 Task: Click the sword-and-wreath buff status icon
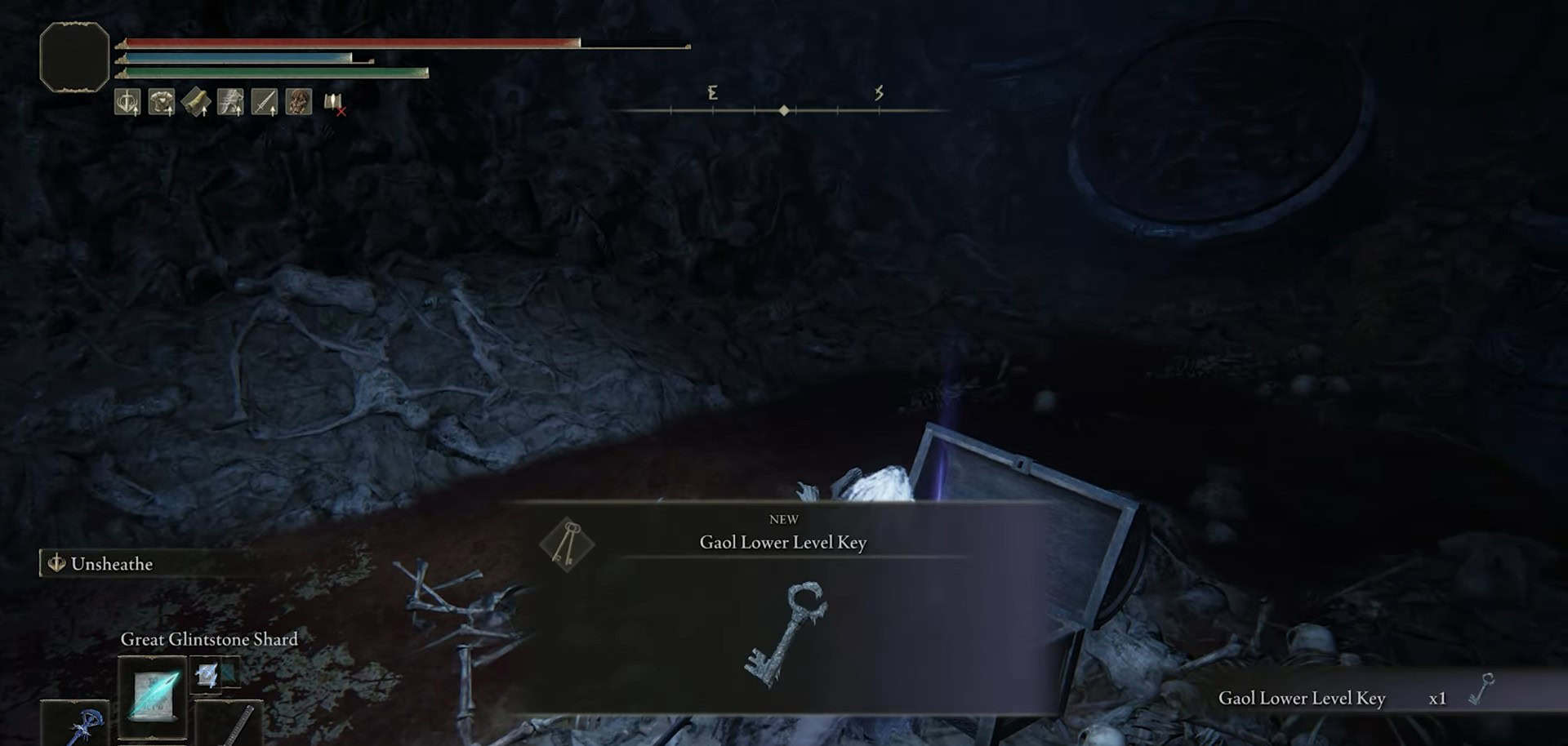click(x=127, y=102)
